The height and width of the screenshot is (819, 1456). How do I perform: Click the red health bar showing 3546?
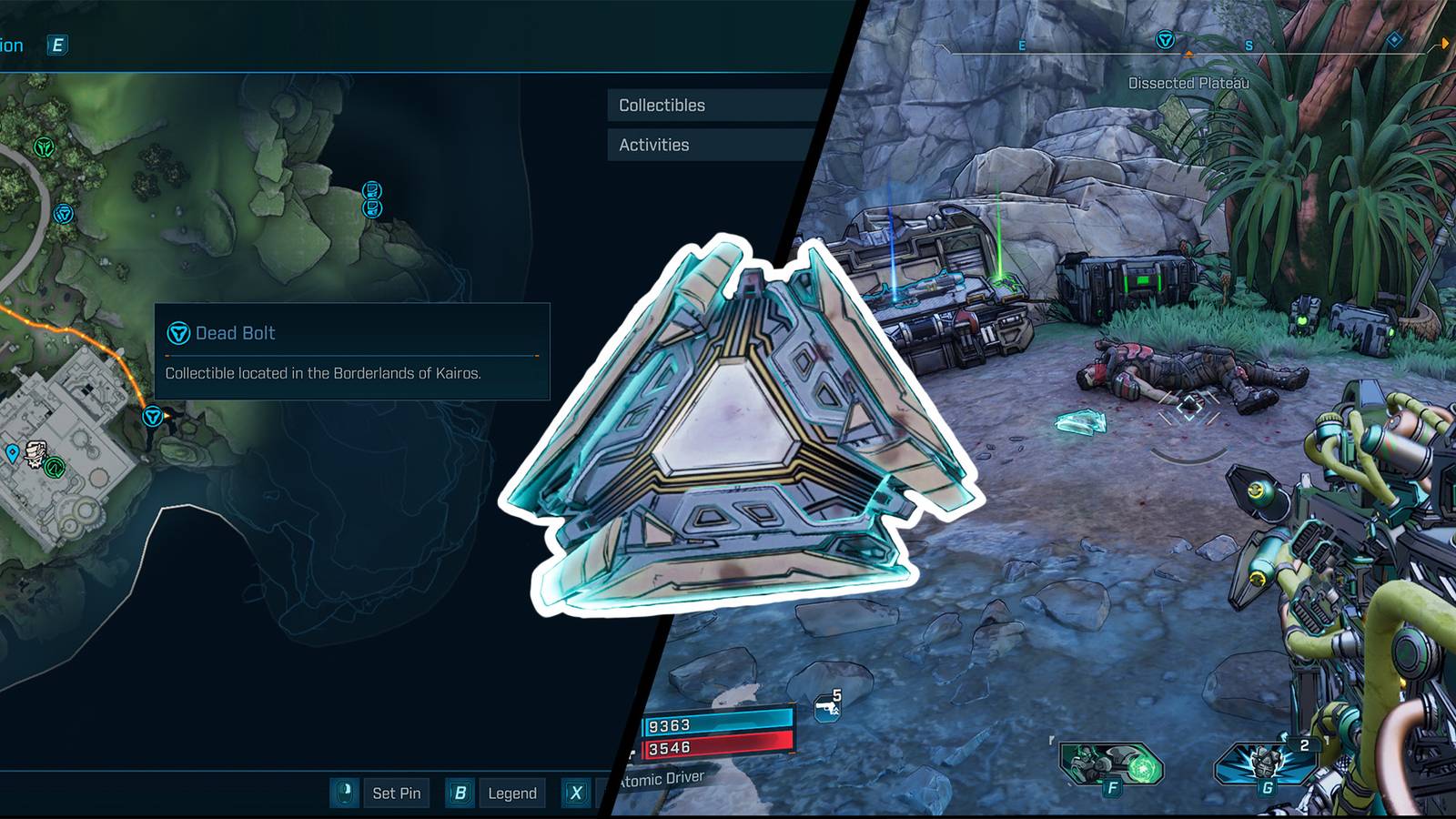coord(719,748)
